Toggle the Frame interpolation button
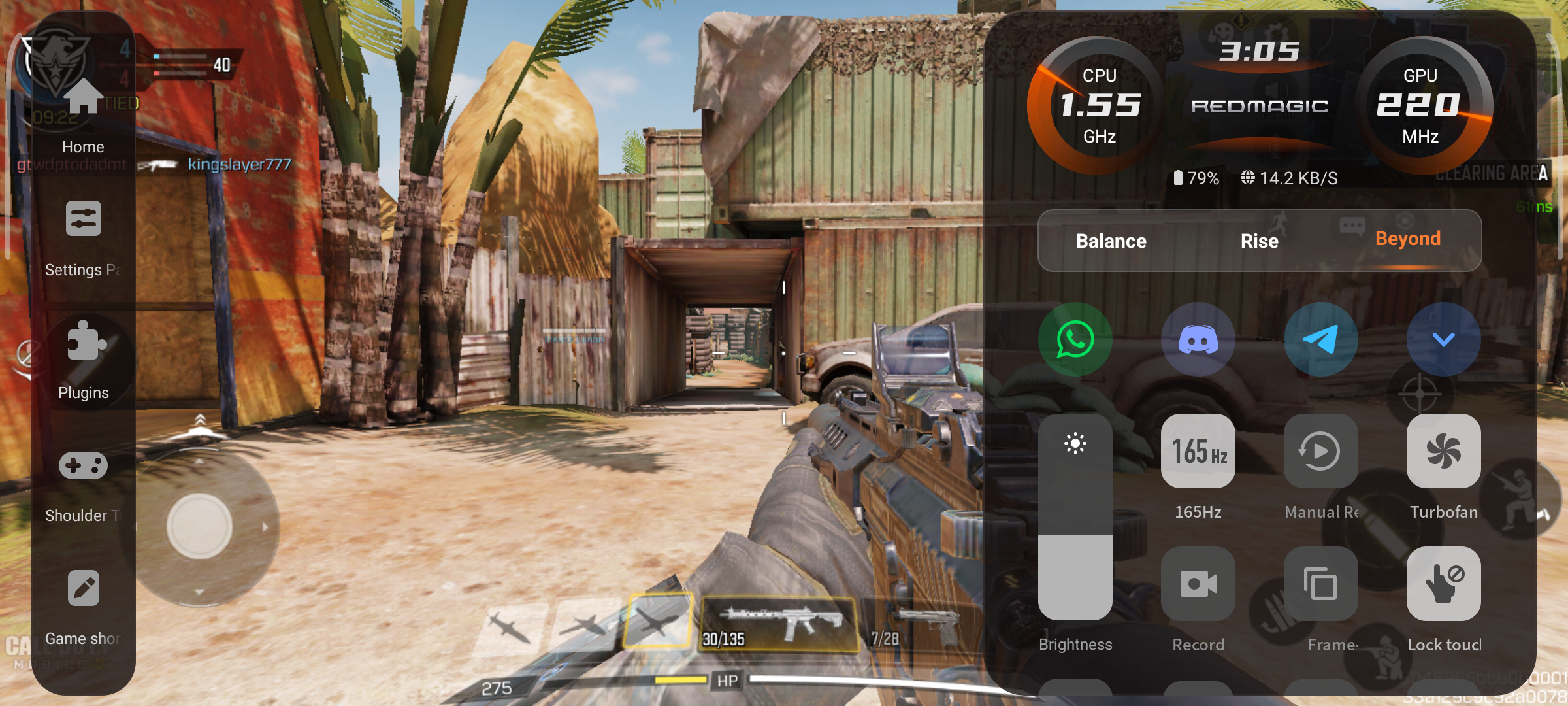The width and height of the screenshot is (1568, 706). (1320, 584)
